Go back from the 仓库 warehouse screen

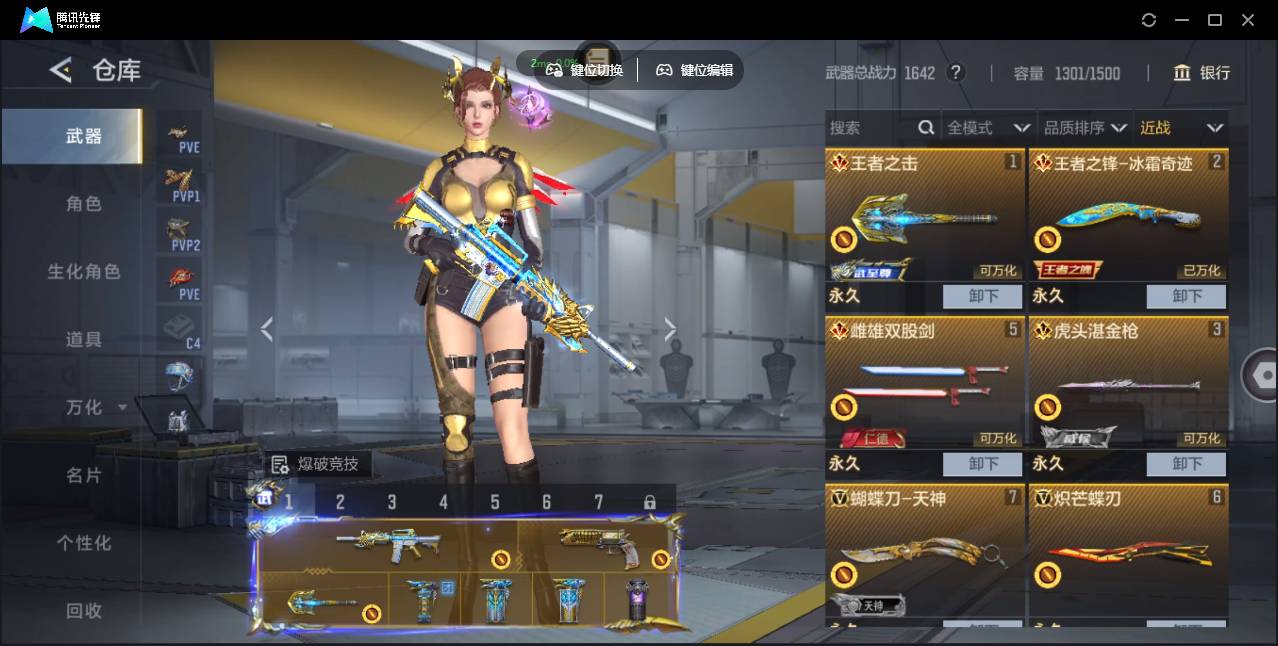(x=62, y=70)
